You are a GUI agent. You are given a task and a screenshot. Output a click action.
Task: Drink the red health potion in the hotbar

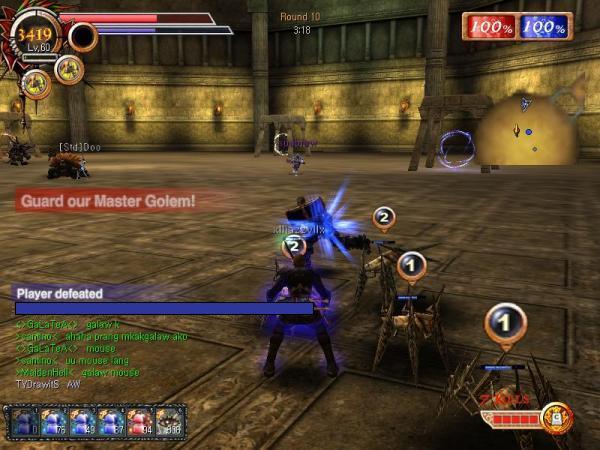[141, 422]
